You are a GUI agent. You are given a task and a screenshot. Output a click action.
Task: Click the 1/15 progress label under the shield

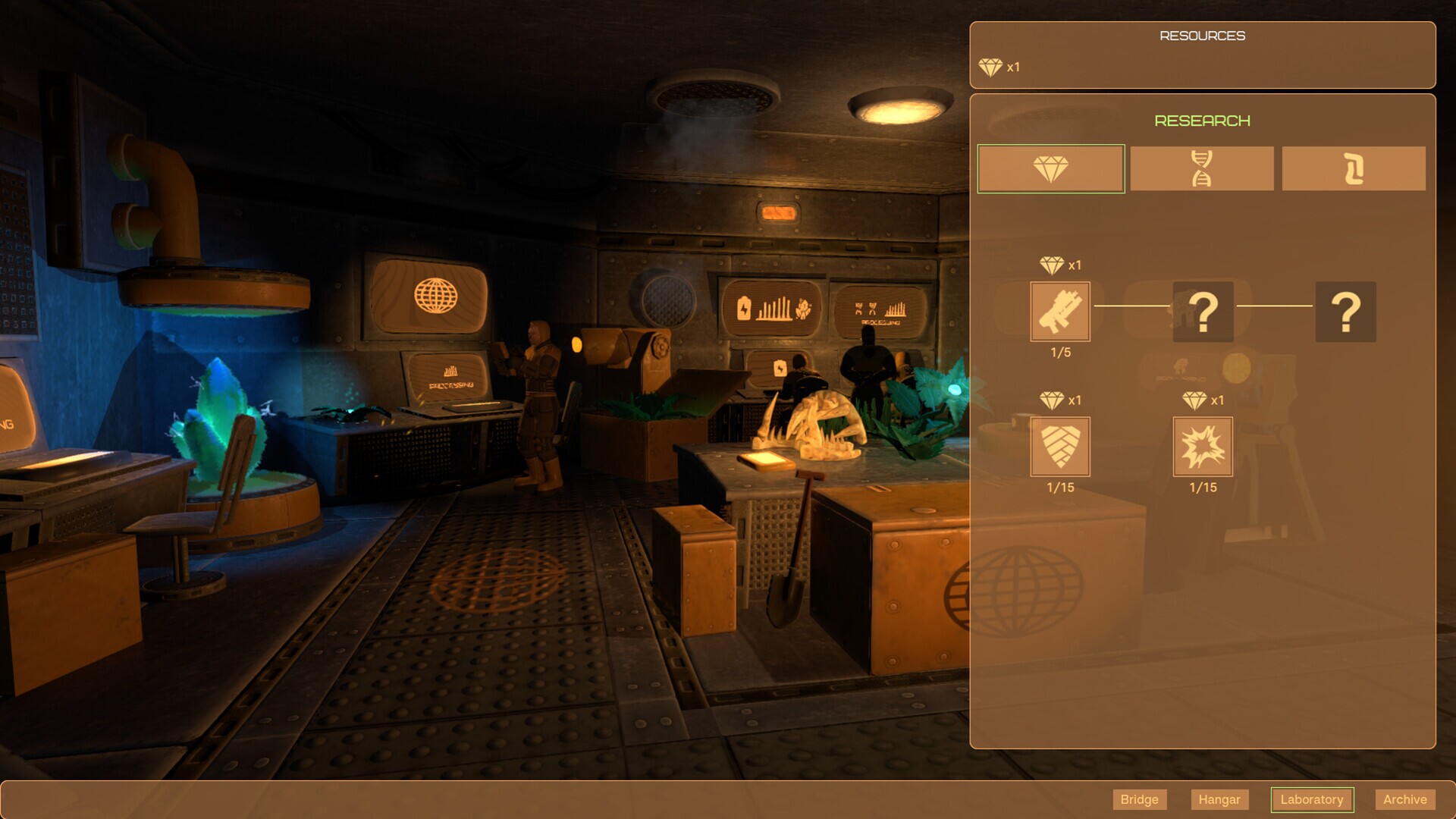(1059, 488)
